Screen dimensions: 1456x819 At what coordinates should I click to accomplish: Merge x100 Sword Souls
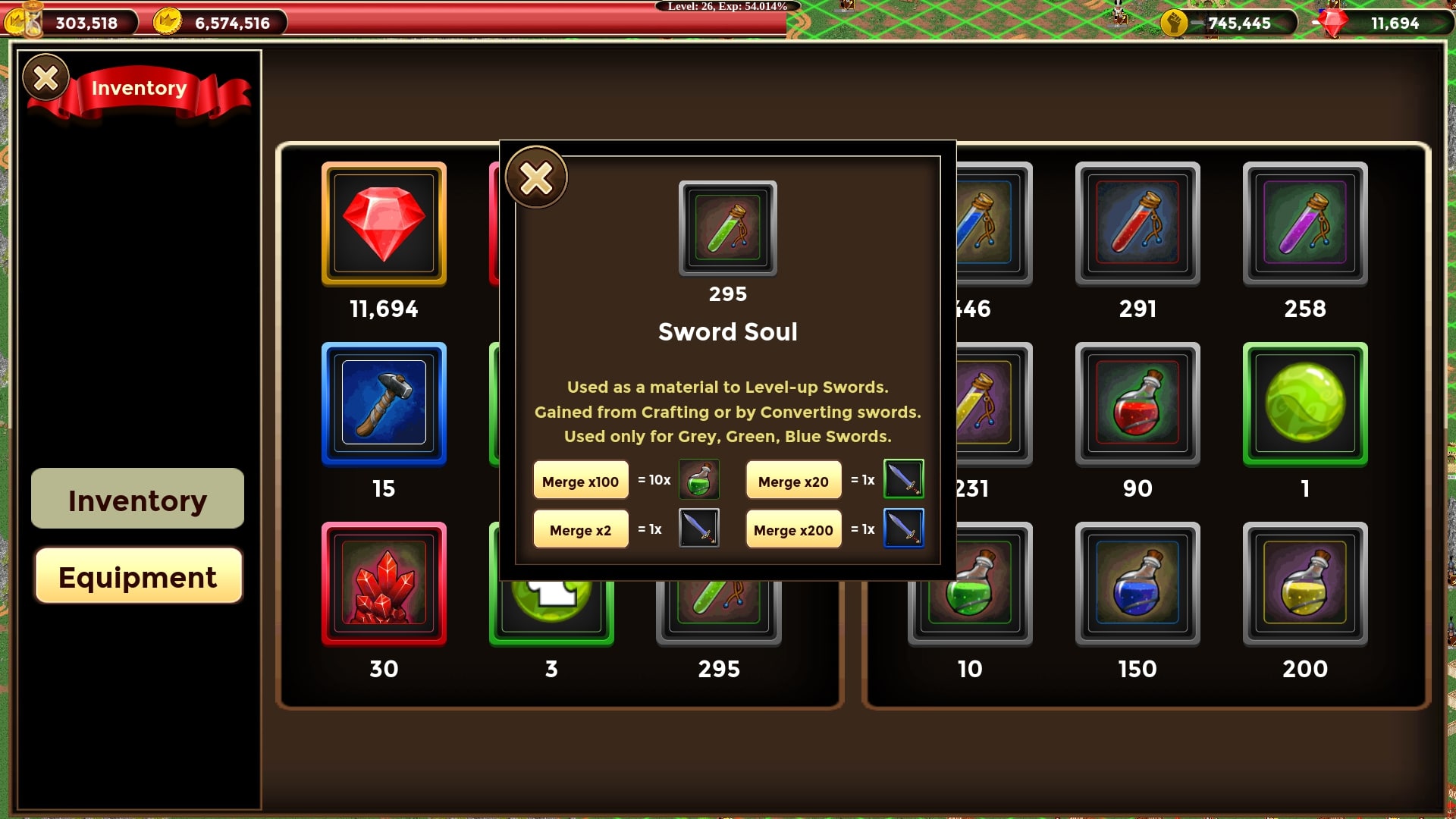[x=581, y=481]
